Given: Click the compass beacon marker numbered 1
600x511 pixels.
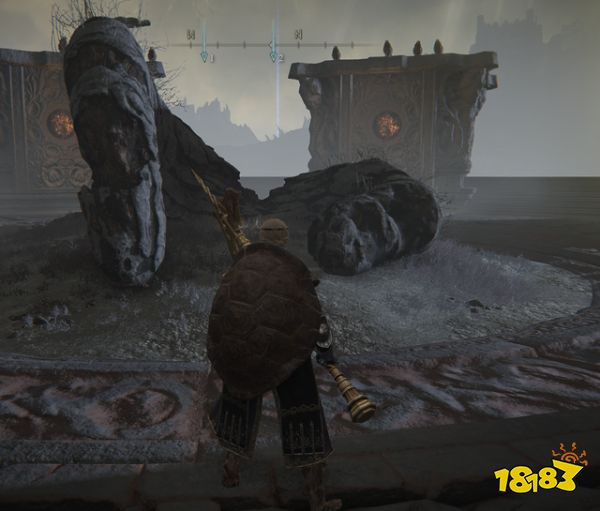Looking at the screenshot, I should point(204,56).
